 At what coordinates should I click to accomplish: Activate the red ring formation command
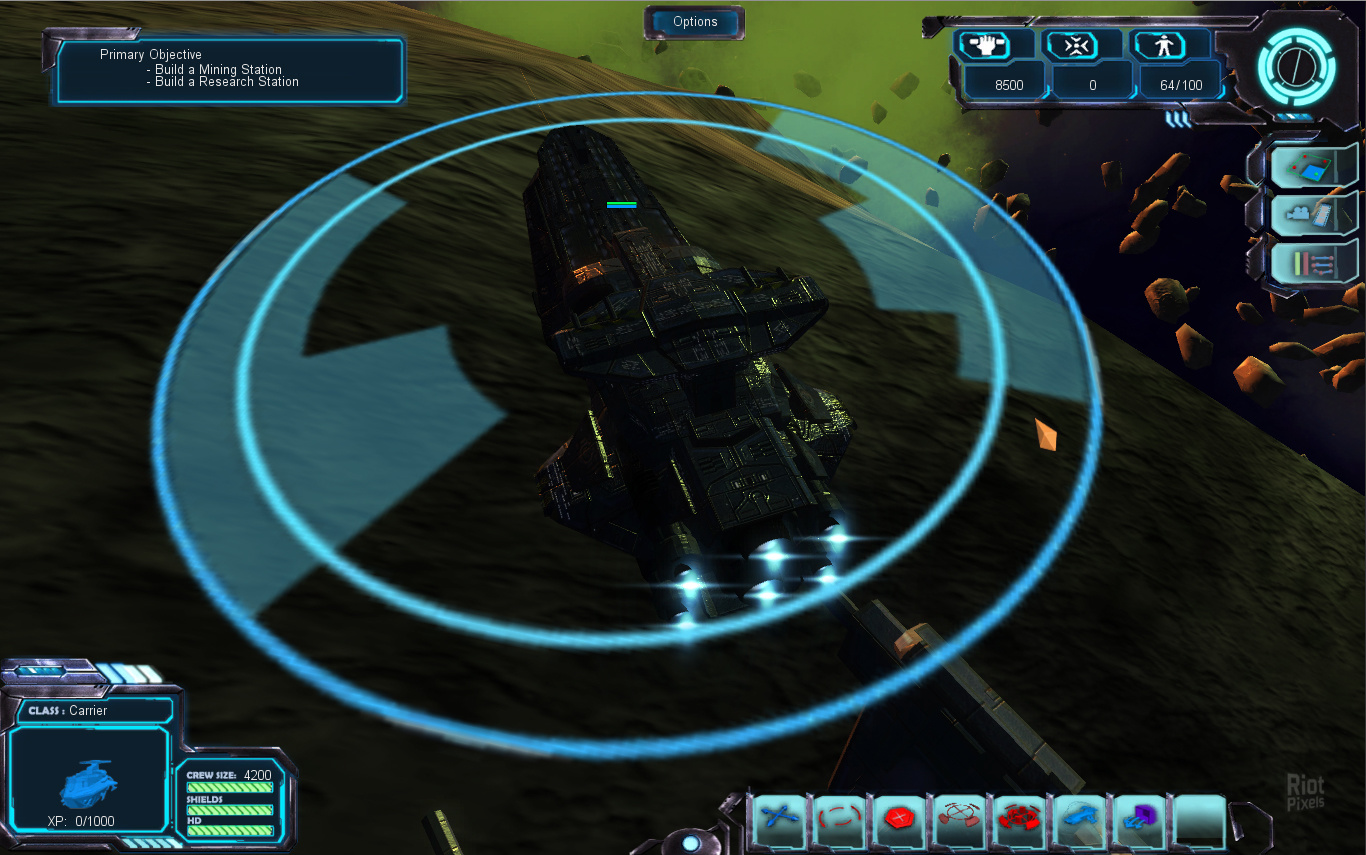1018,819
